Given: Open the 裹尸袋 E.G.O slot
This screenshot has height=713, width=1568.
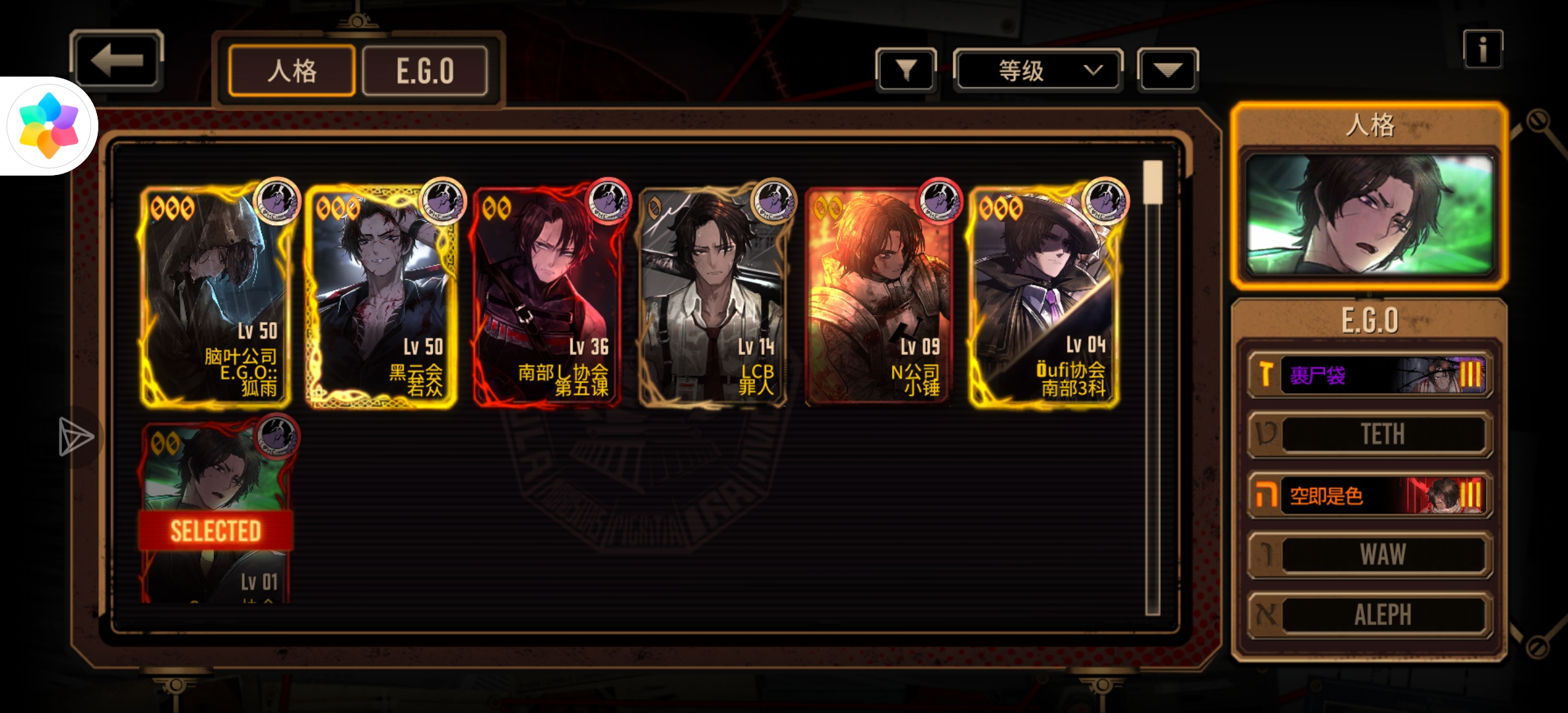Looking at the screenshot, I should pos(1369,375).
